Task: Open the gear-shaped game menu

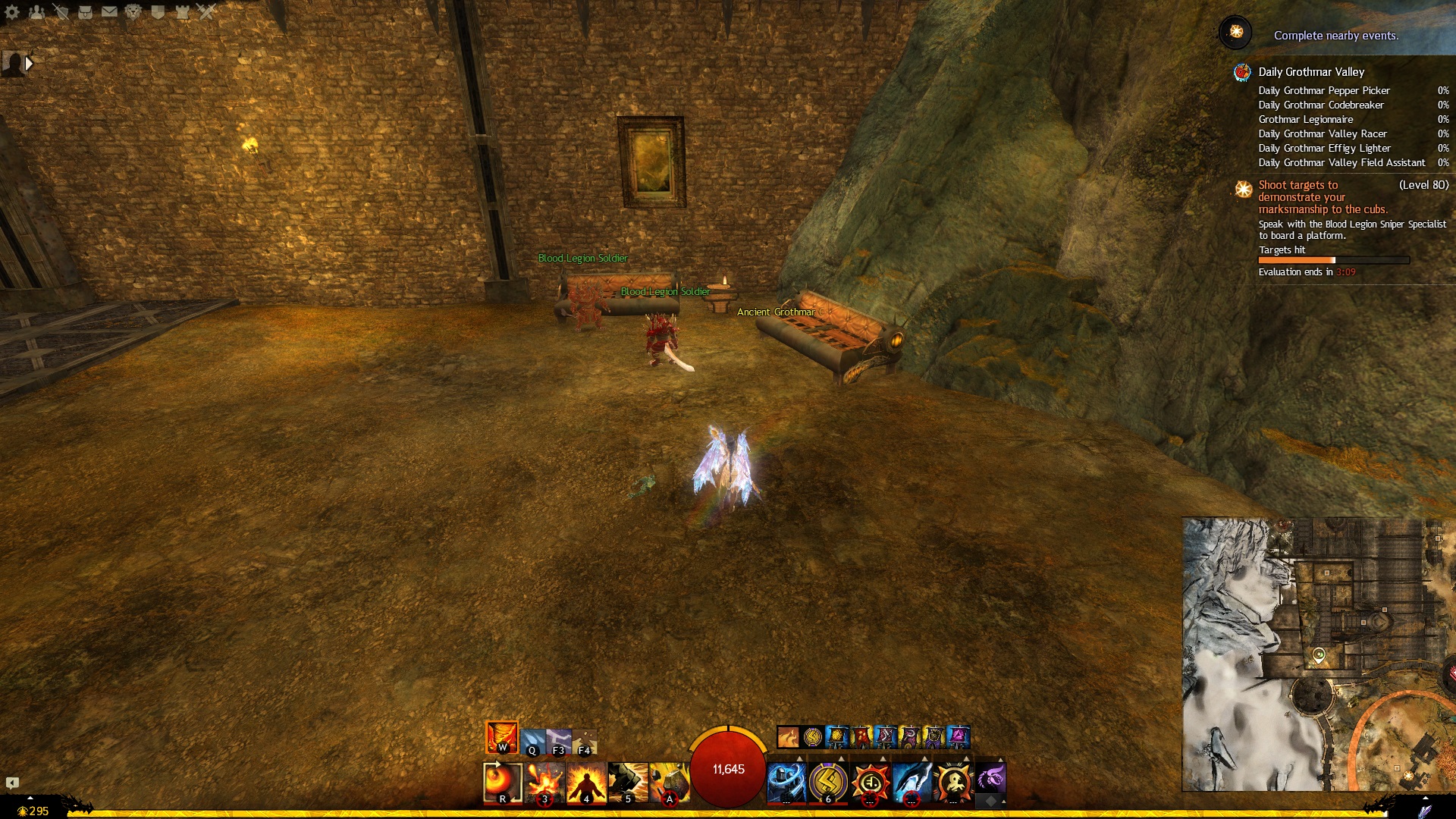Action: 12,11
